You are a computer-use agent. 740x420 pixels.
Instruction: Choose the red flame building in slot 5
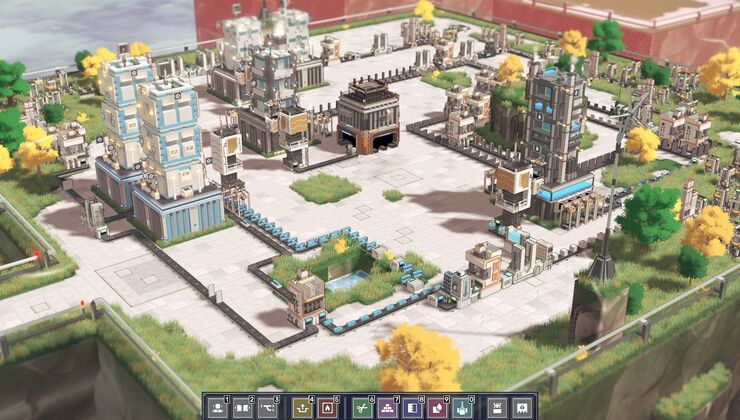[325, 407]
